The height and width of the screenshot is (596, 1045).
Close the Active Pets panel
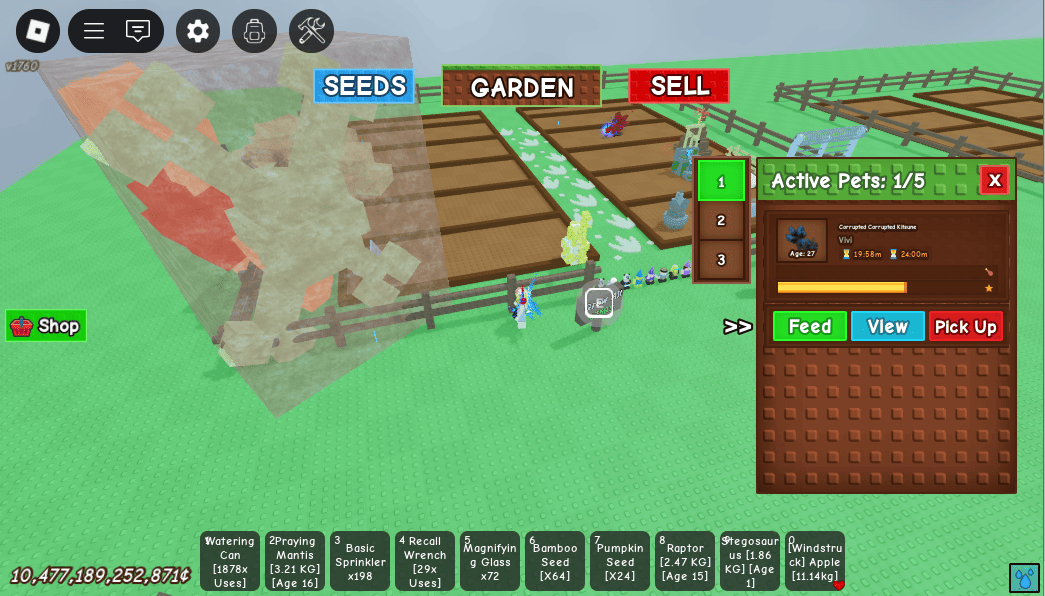[x=994, y=180]
